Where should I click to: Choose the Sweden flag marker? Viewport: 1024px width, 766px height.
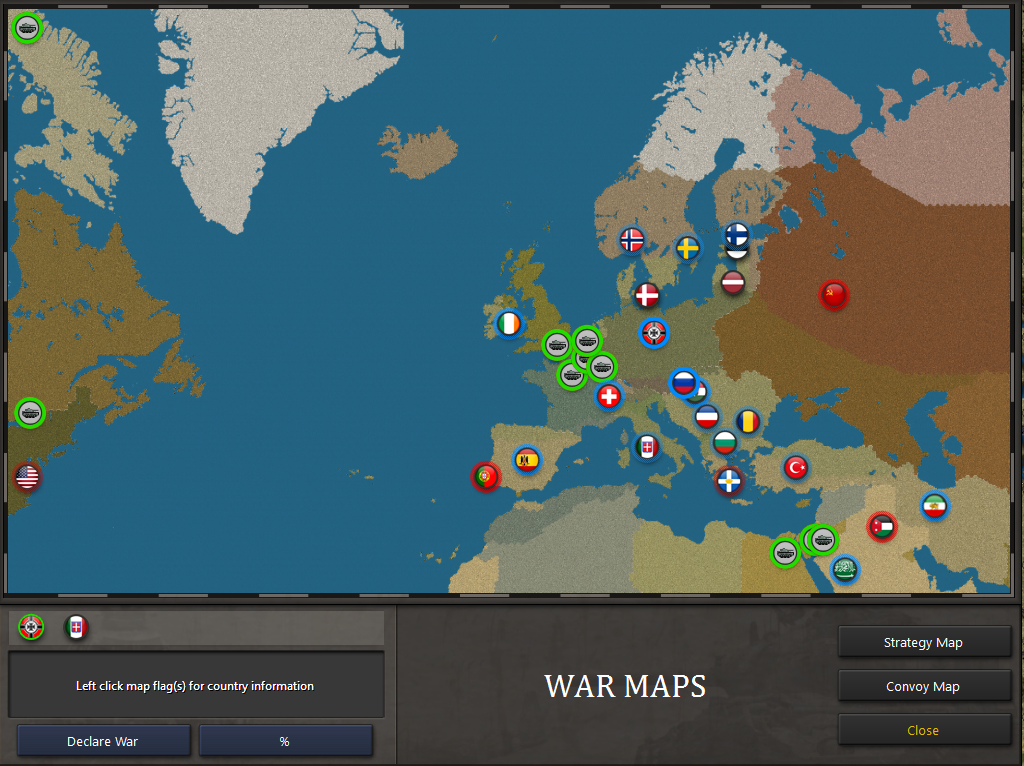687,248
